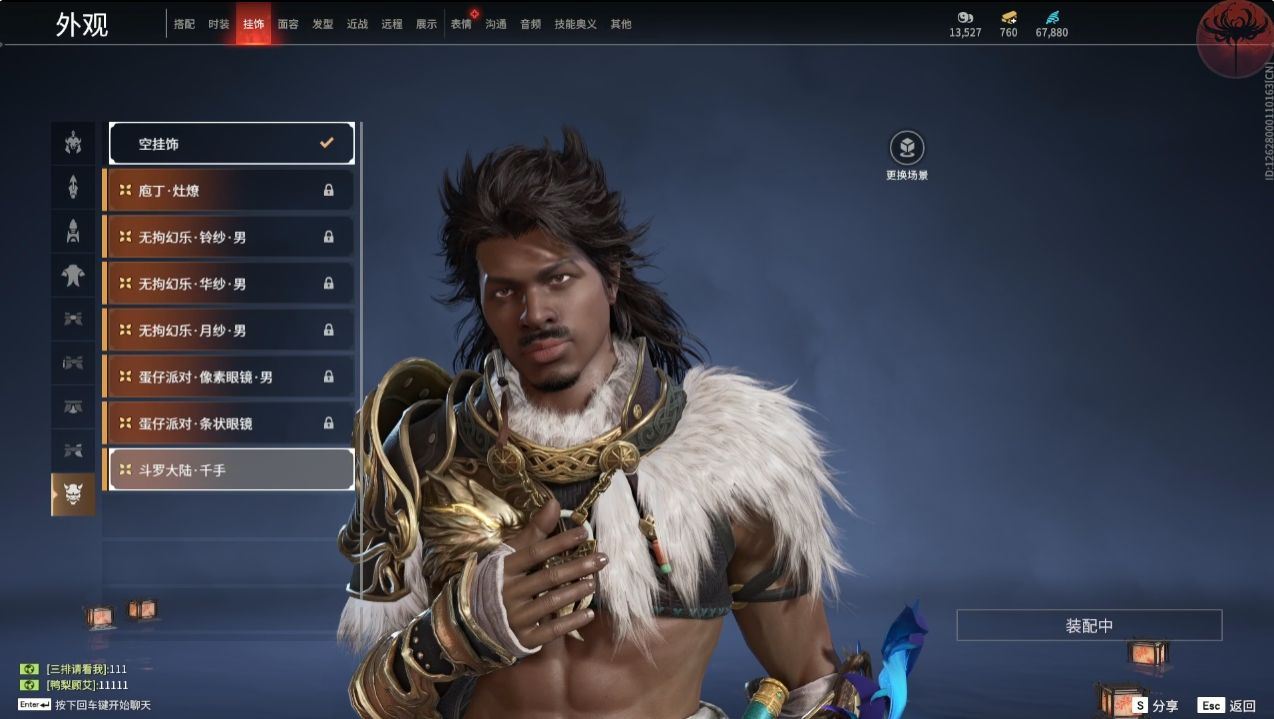The image size is (1274, 719).
Task: Select the oni mask accessory category
Action: click(73, 494)
